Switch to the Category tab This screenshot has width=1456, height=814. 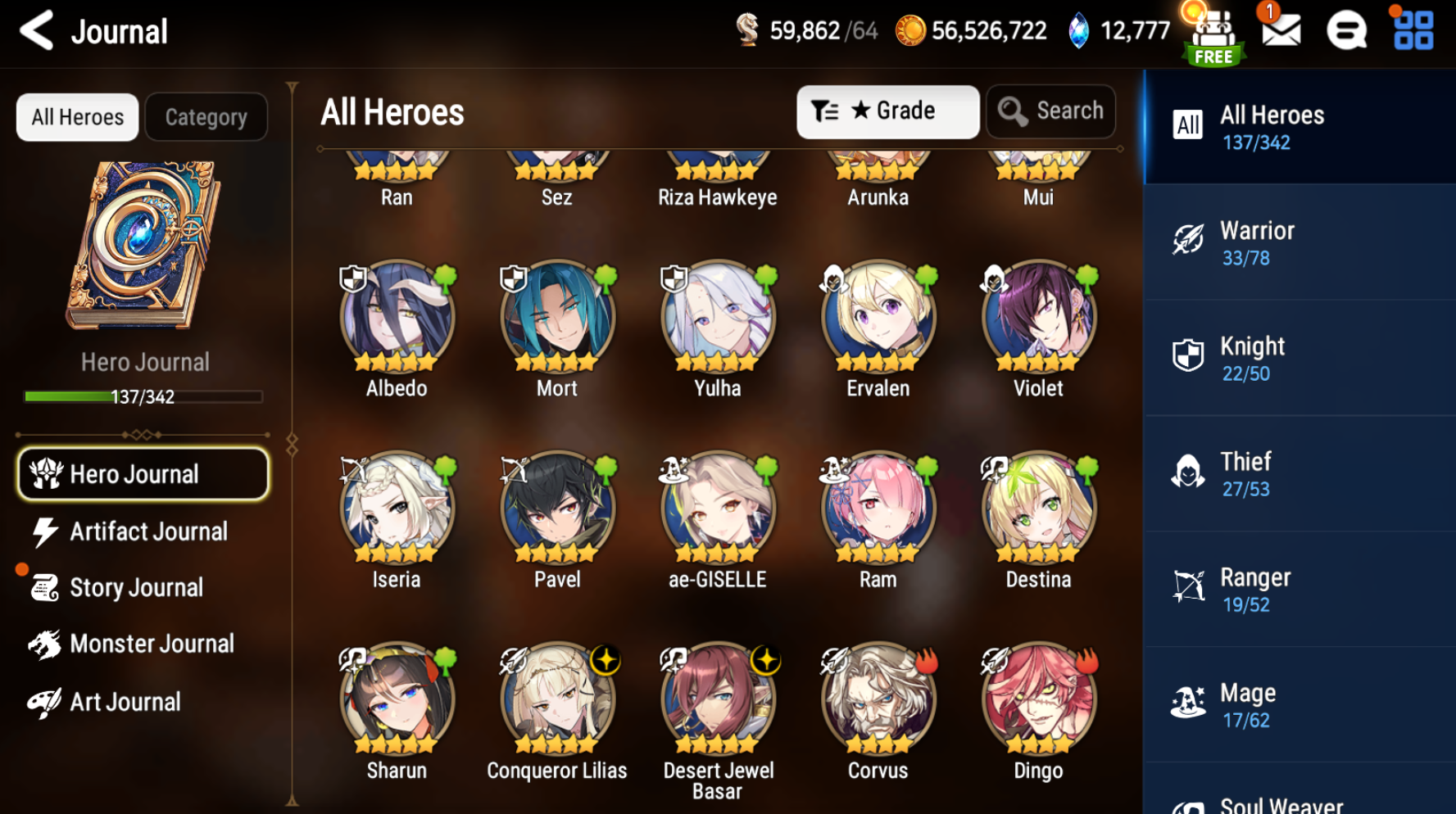click(206, 117)
